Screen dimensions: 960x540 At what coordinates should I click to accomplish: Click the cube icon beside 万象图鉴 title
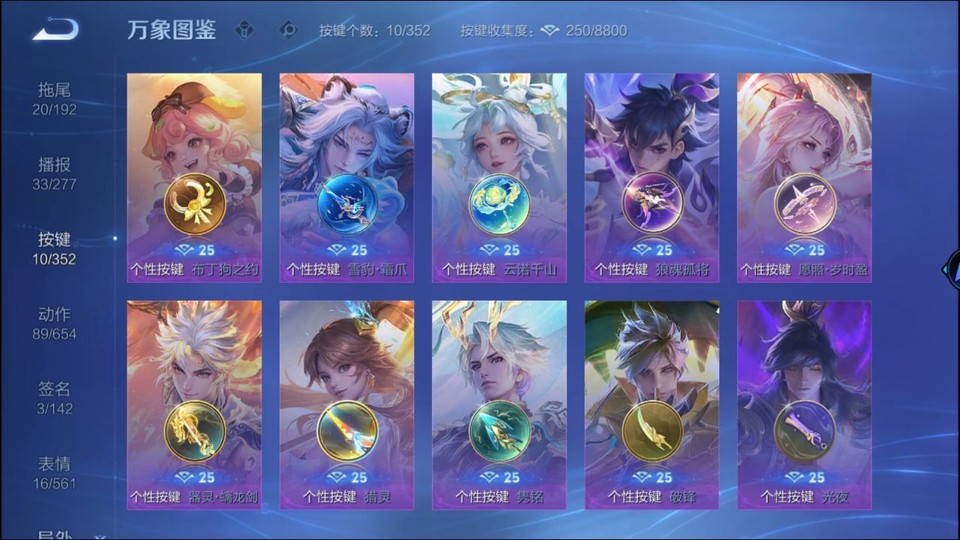244,30
